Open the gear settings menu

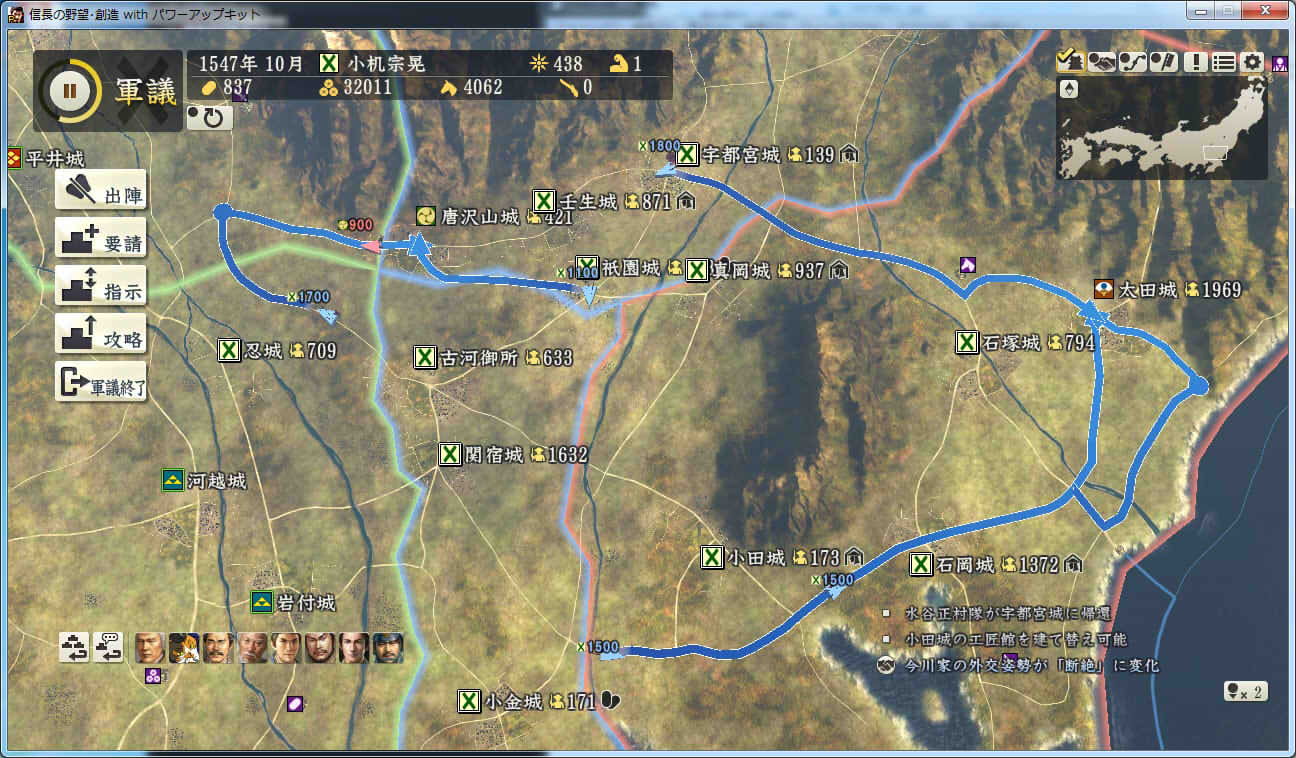coord(1252,62)
